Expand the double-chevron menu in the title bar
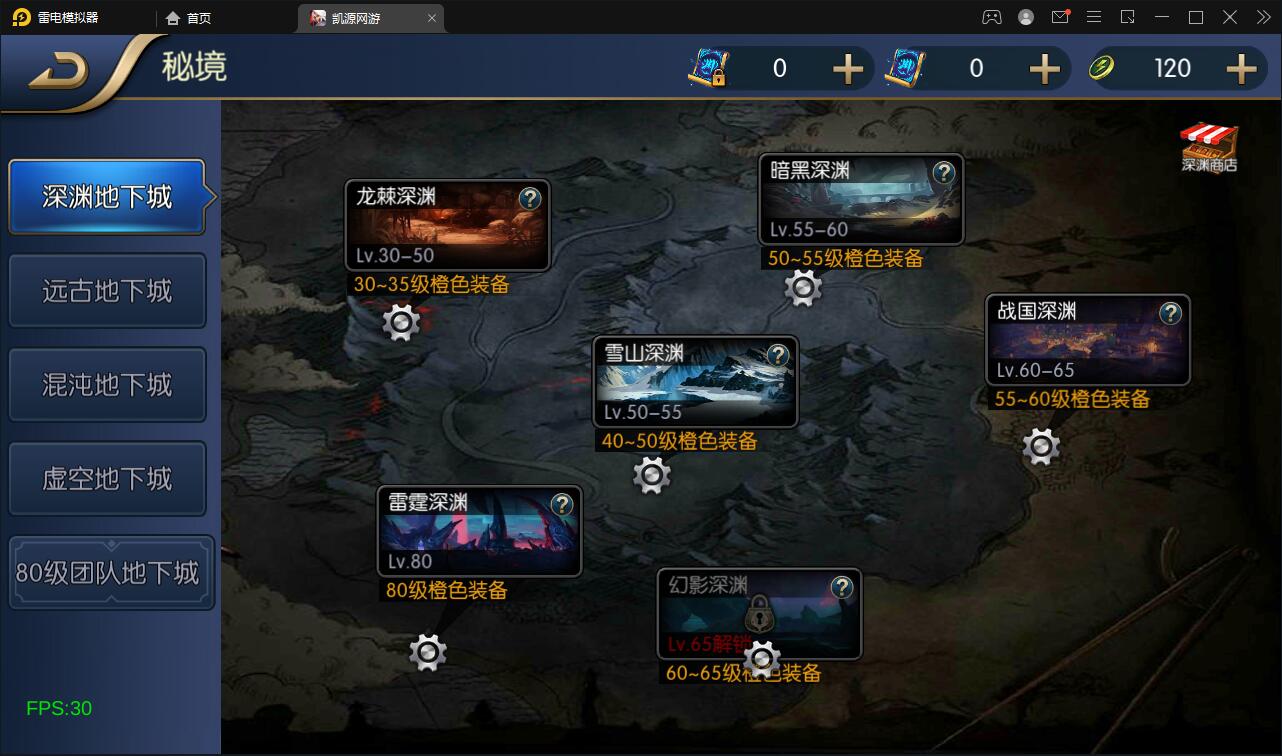 pos(1262,16)
